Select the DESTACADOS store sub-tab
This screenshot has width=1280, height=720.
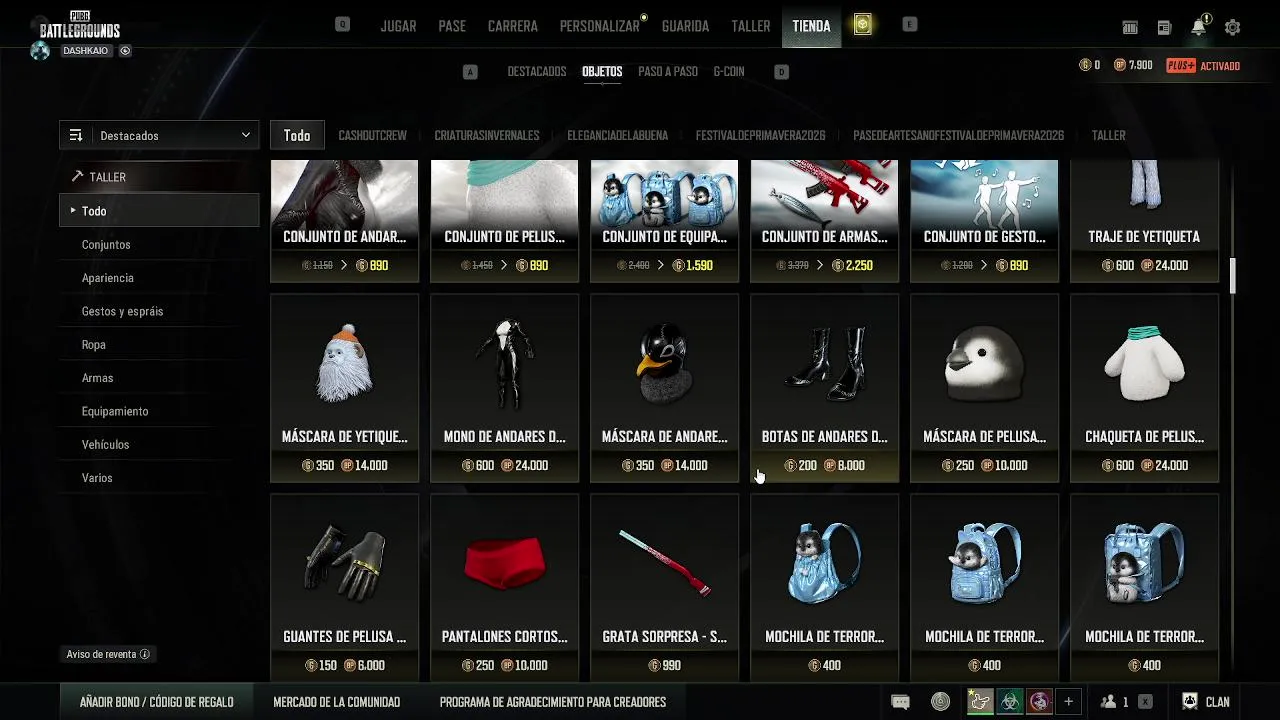point(536,72)
